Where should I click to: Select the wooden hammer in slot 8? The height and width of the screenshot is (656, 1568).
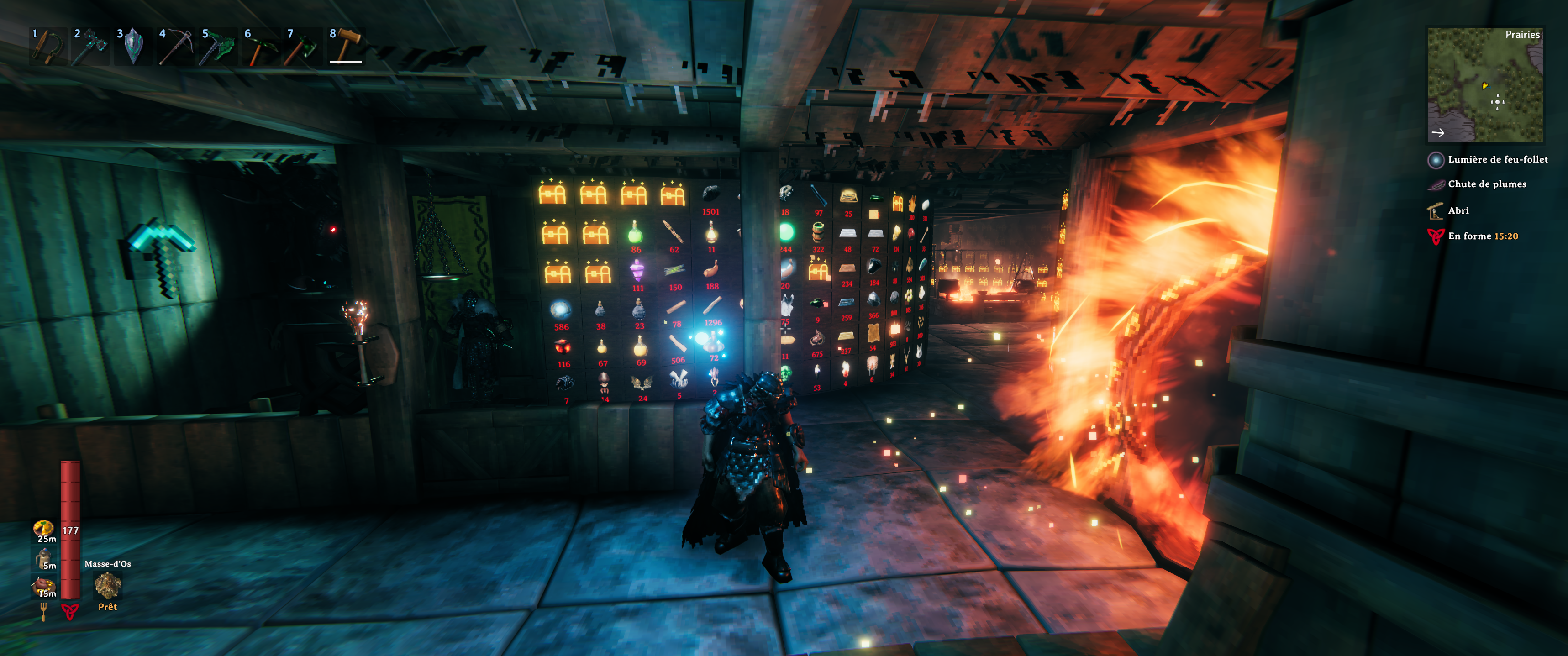pyautogui.click(x=346, y=46)
